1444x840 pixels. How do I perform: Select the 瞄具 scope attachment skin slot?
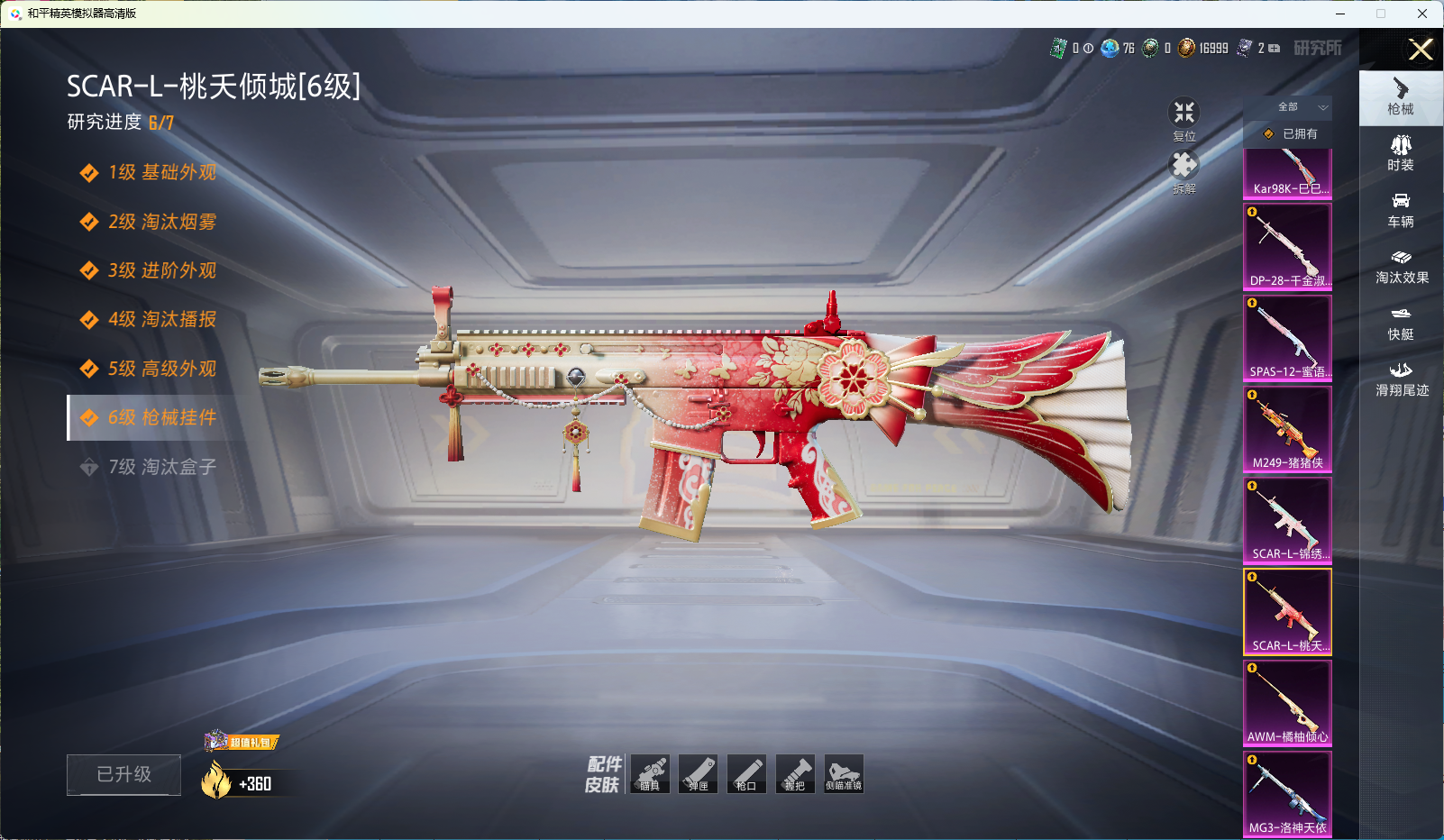(650, 774)
